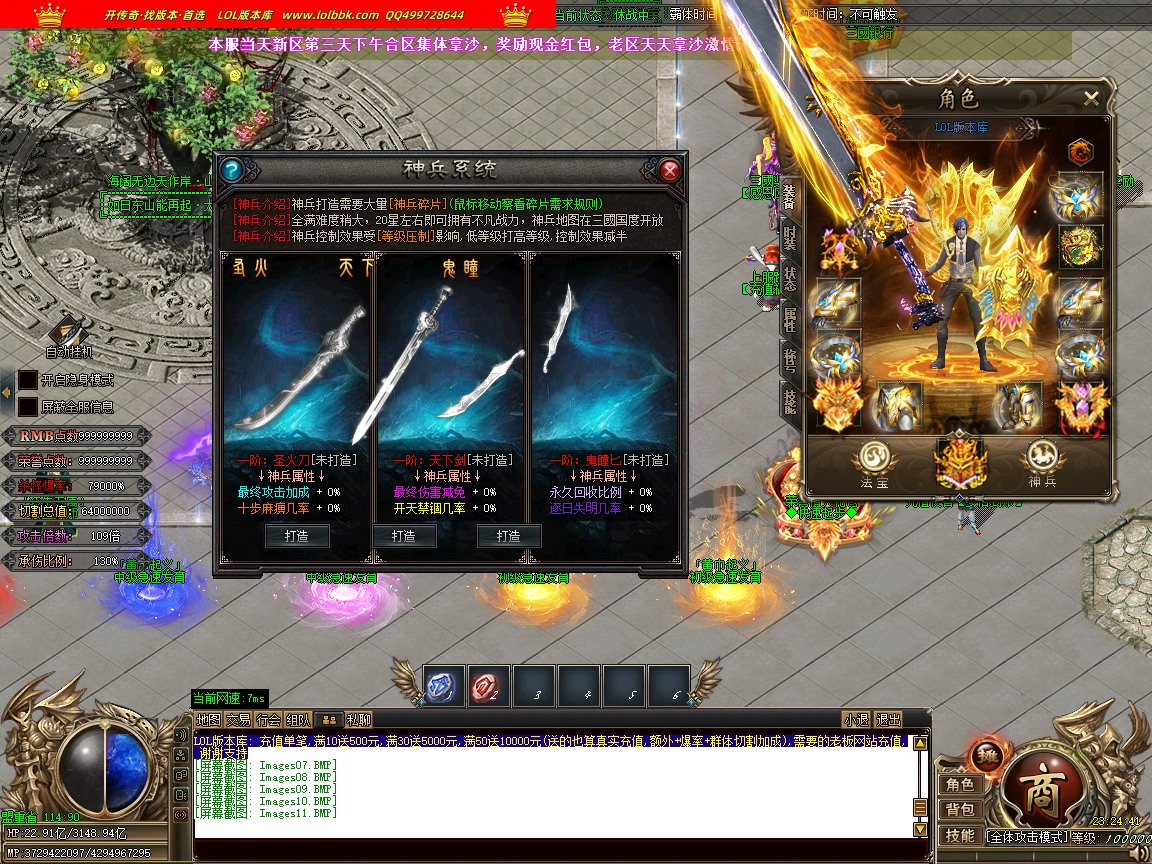Forge the 天下剑 with its 打造 button
The width and height of the screenshot is (1152, 864).
pos(404,536)
